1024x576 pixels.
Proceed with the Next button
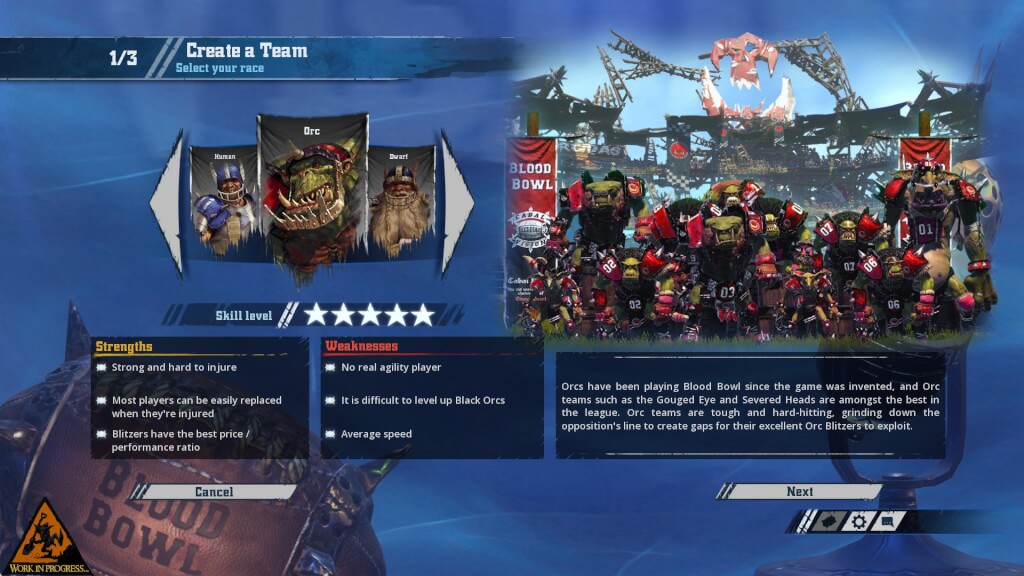pyautogui.click(x=799, y=492)
